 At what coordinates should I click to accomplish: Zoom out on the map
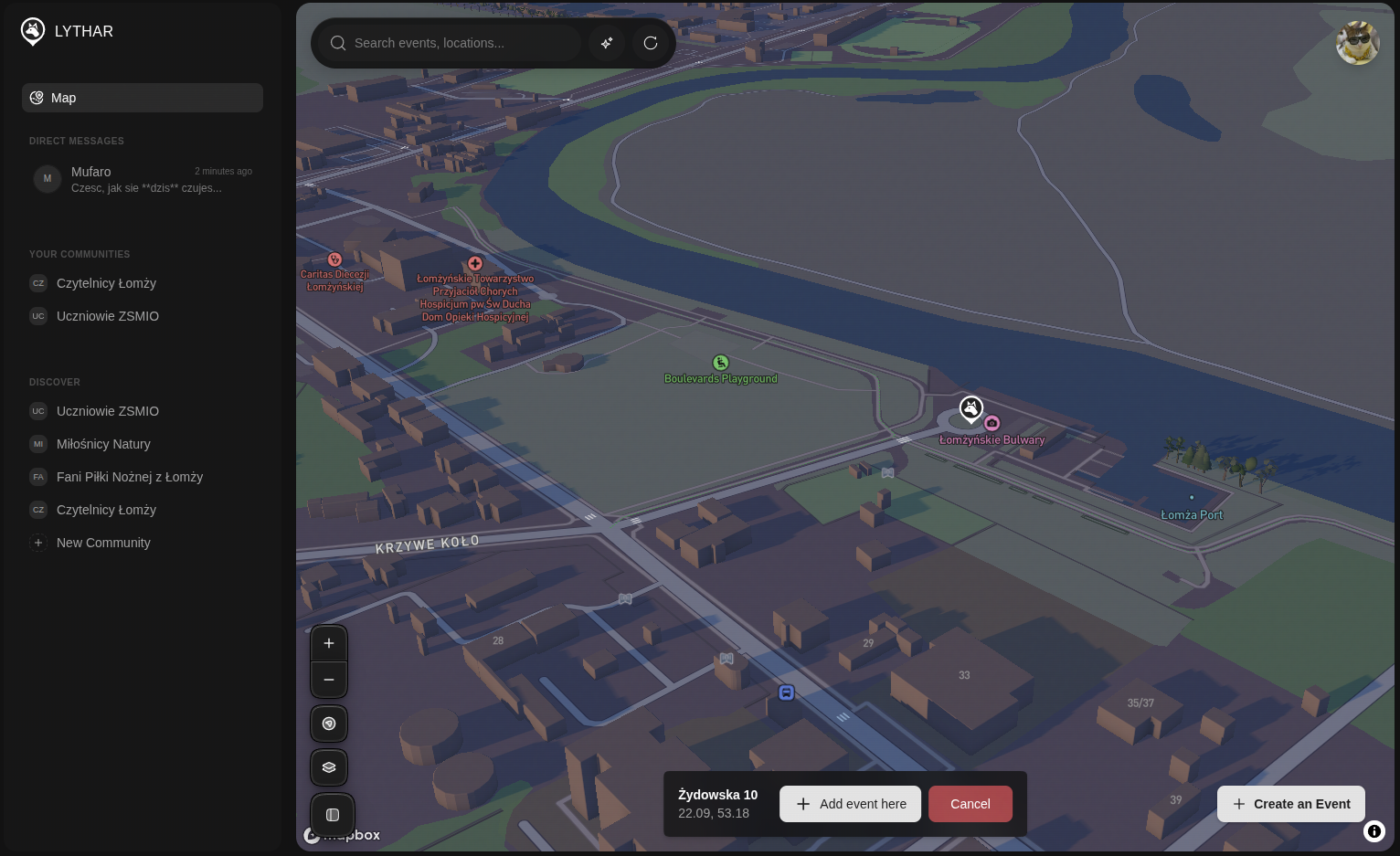click(x=329, y=680)
